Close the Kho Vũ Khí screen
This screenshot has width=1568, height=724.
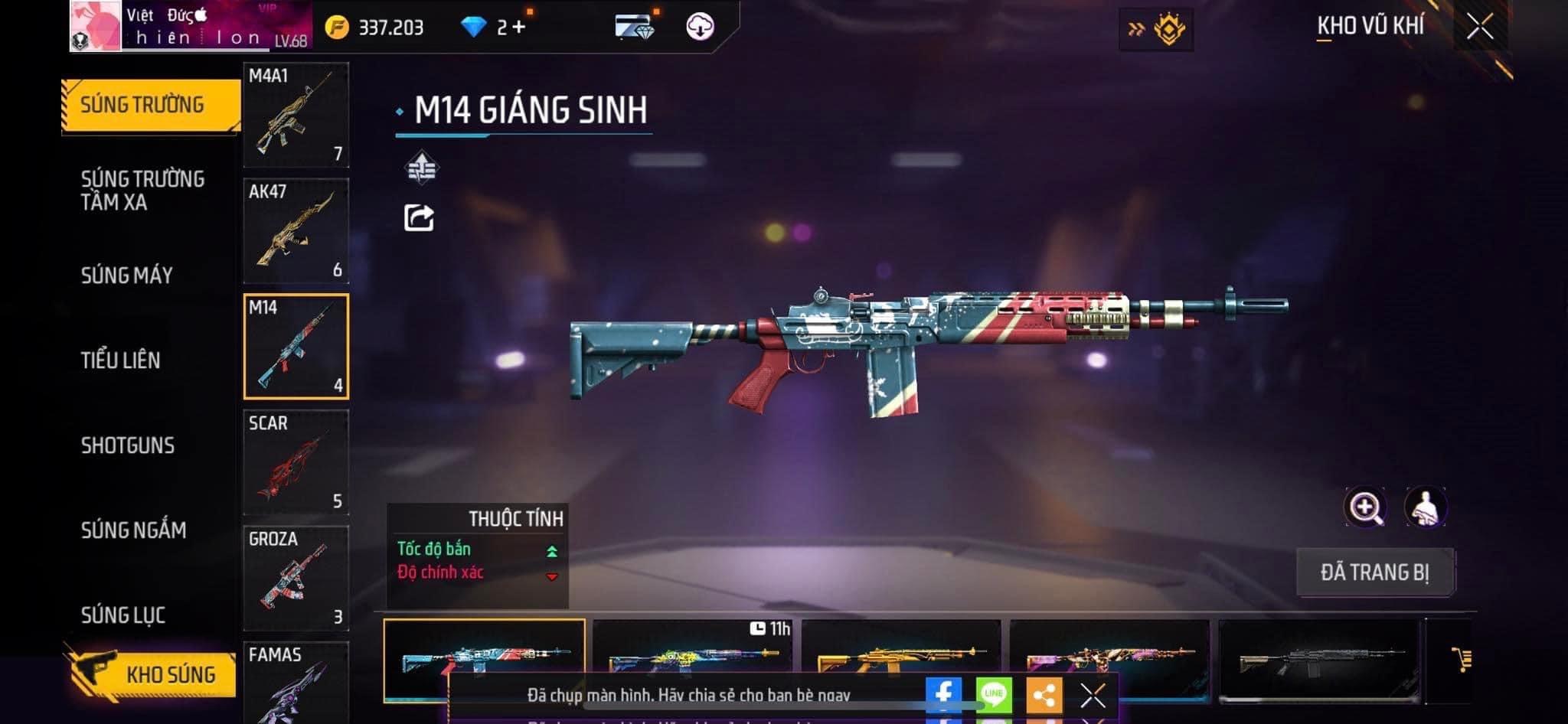click(1479, 27)
